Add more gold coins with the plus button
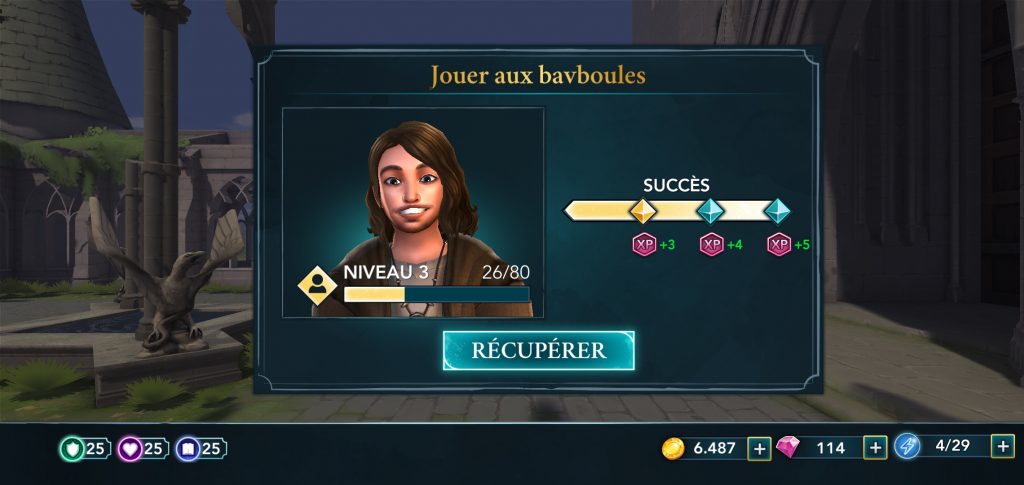This screenshot has height=485, width=1024. tap(759, 448)
